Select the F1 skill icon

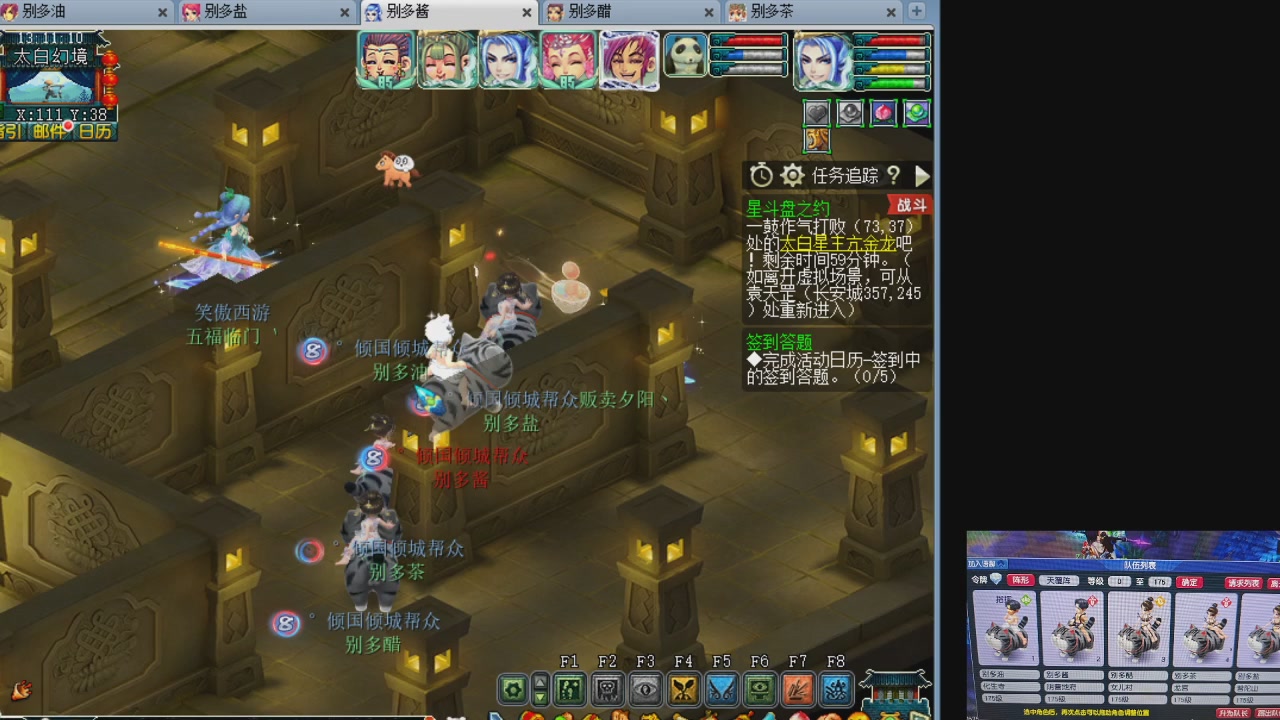(569, 688)
